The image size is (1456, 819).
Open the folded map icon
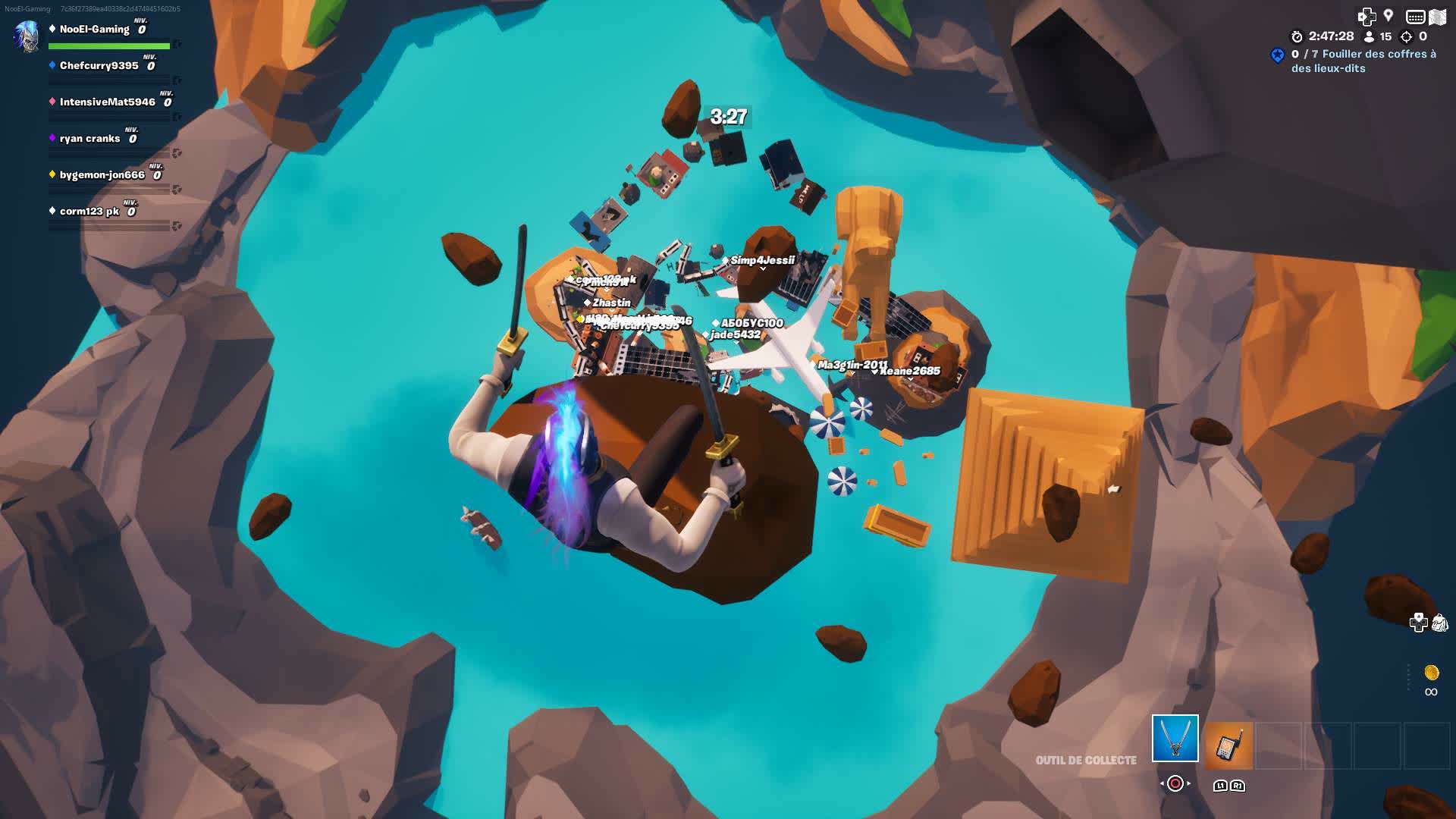click(1438, 17)
